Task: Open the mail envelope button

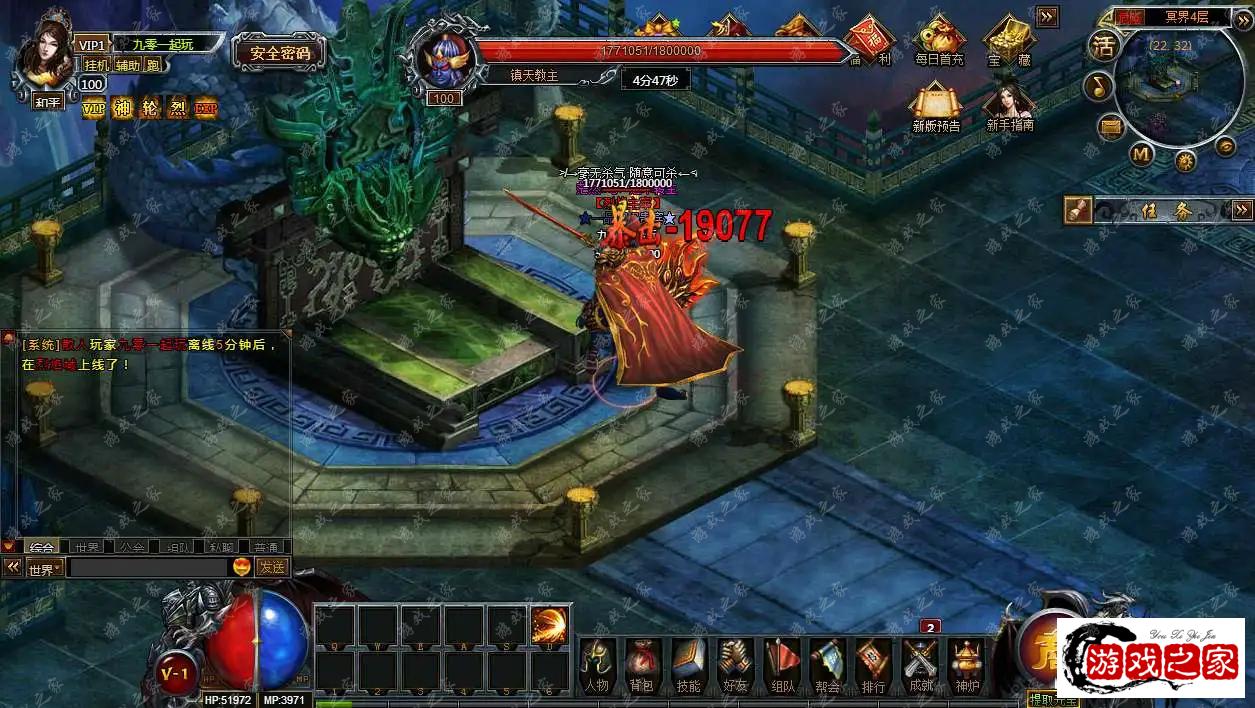Action: 1111,127
